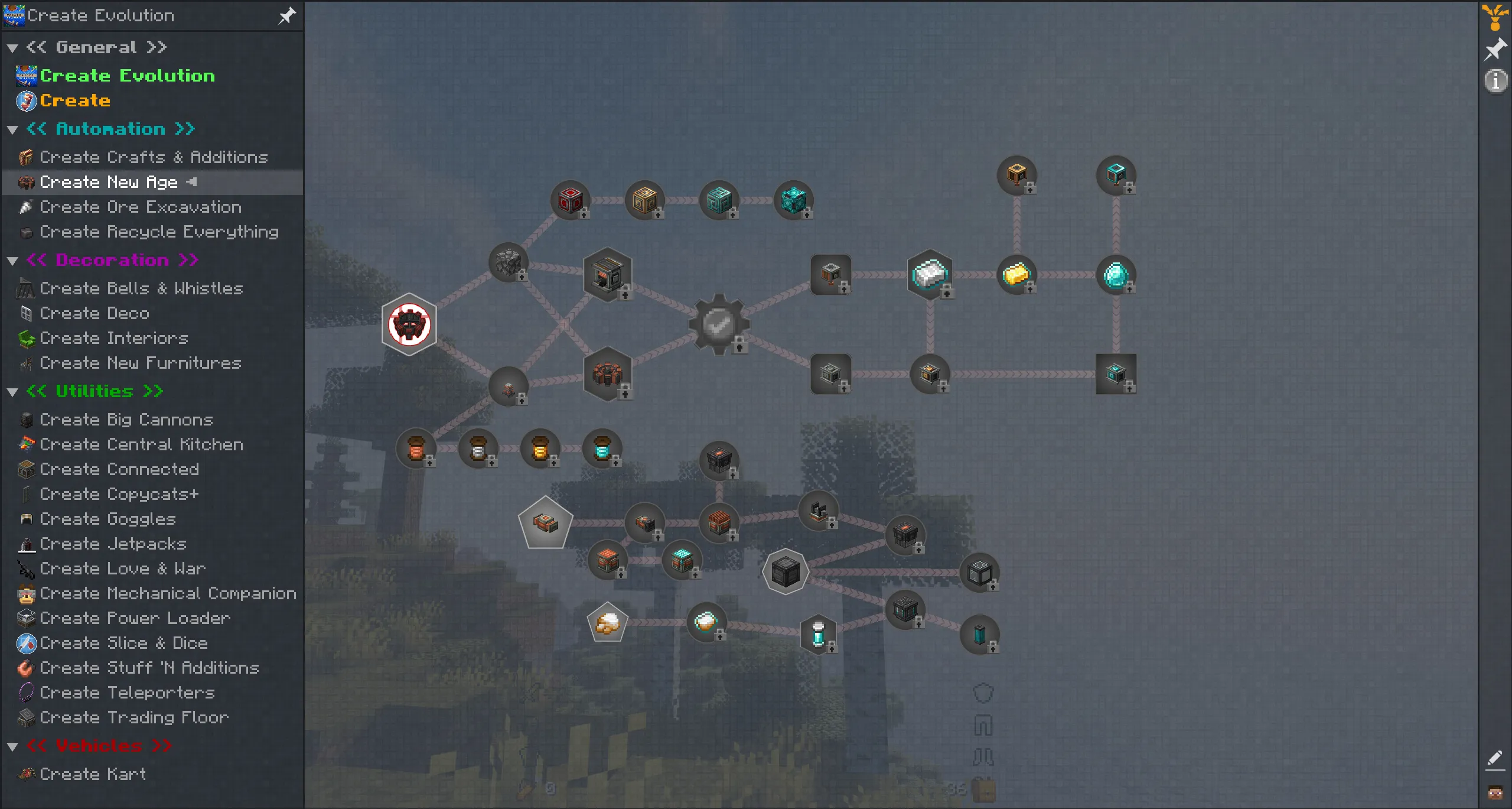1512x809 pixels.
Task: Click the info icon on the right edge
Action: click(1495, 81)
